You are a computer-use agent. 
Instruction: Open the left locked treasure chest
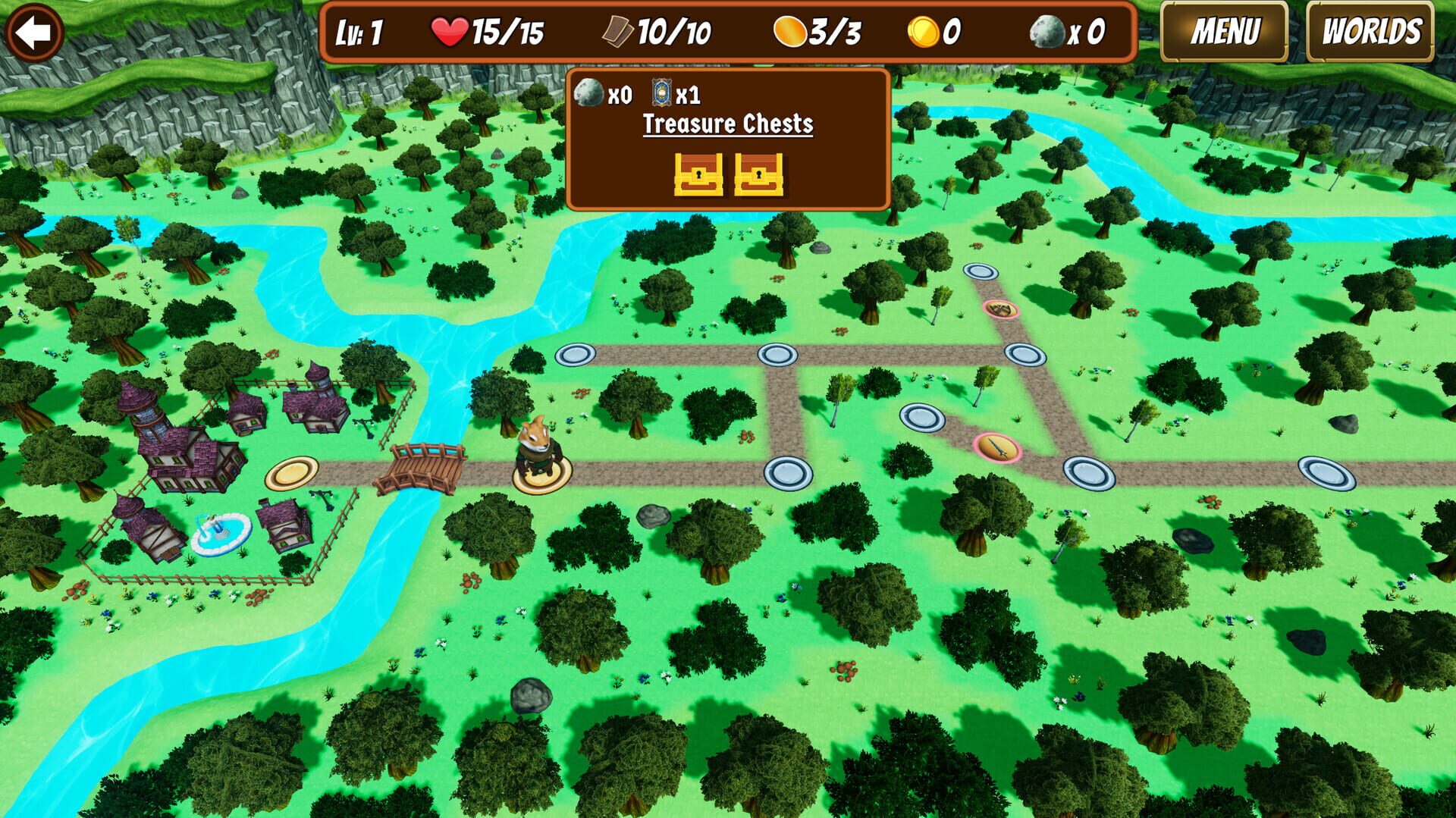(698, 176)
